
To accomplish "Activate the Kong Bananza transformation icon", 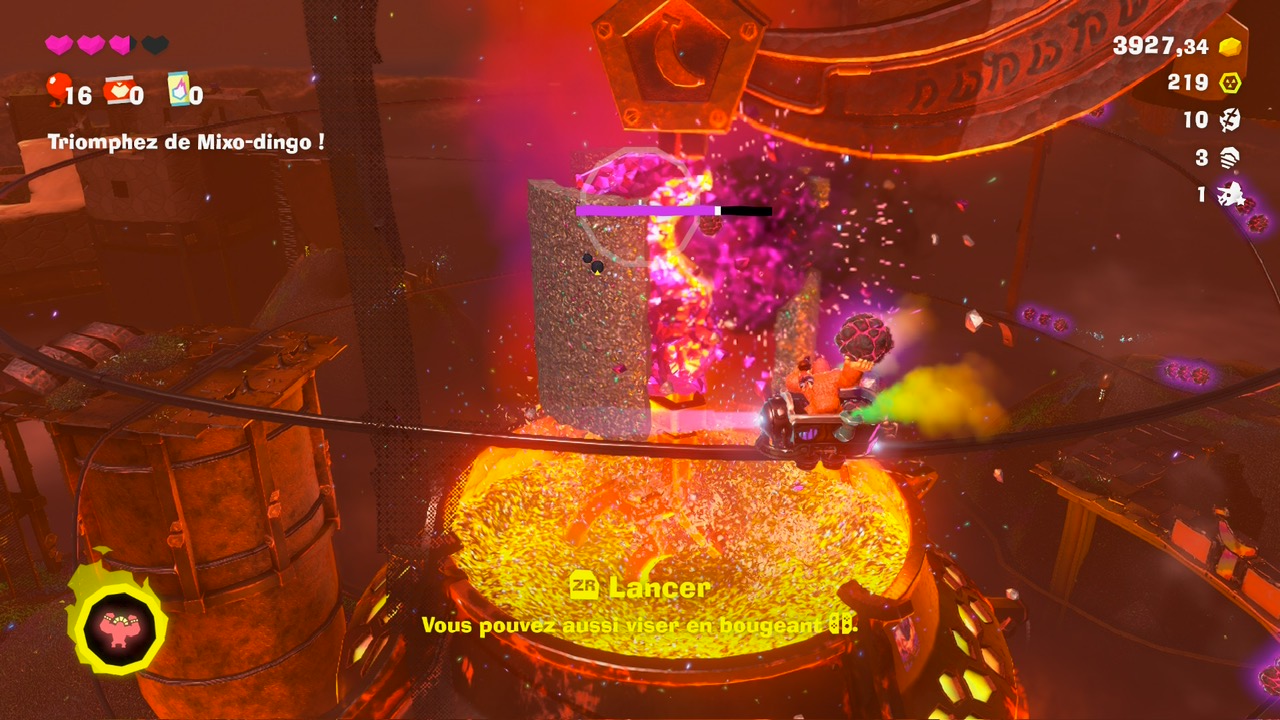I will [119, 627].
